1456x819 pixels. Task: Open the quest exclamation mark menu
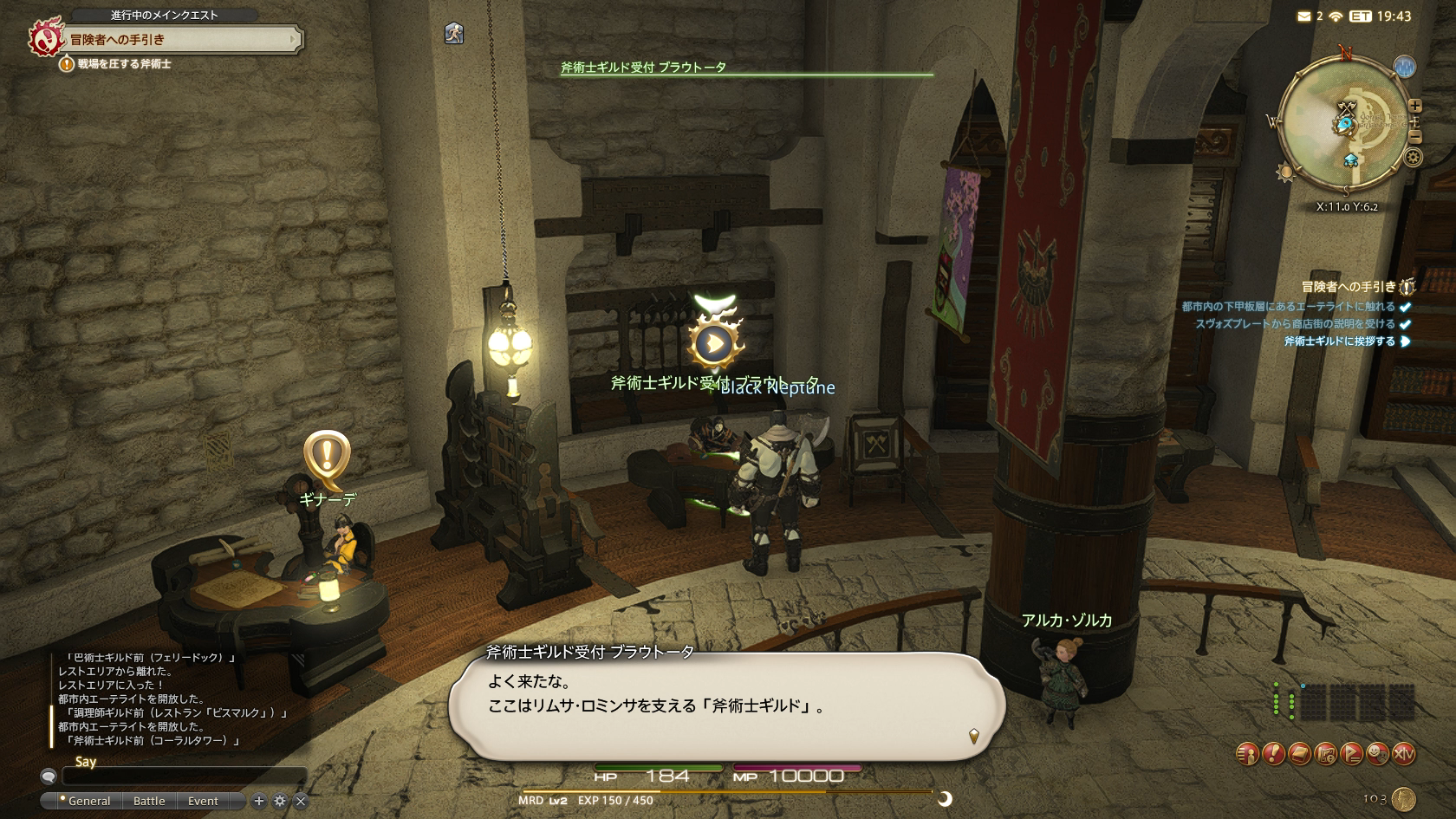1273,754
